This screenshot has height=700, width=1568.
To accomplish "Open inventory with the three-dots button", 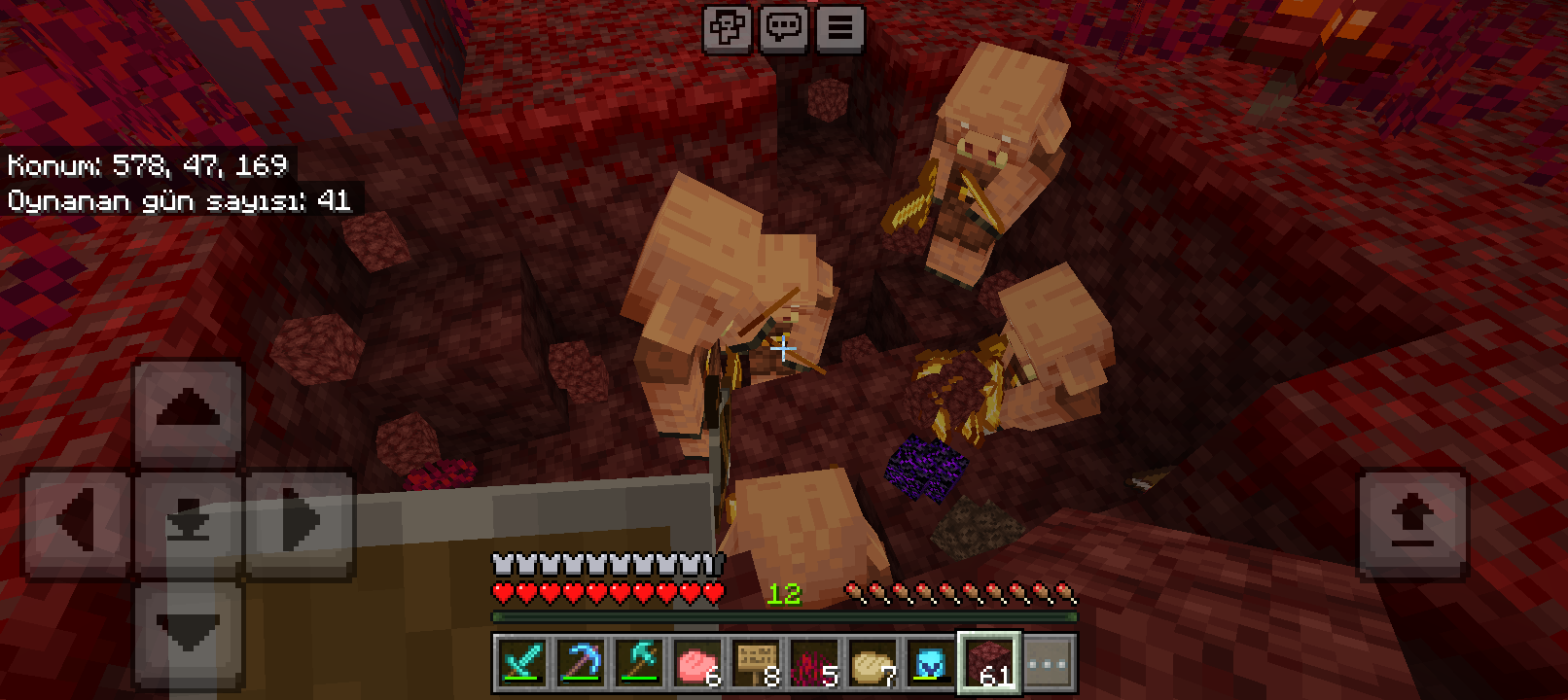I will point(1048,664).
